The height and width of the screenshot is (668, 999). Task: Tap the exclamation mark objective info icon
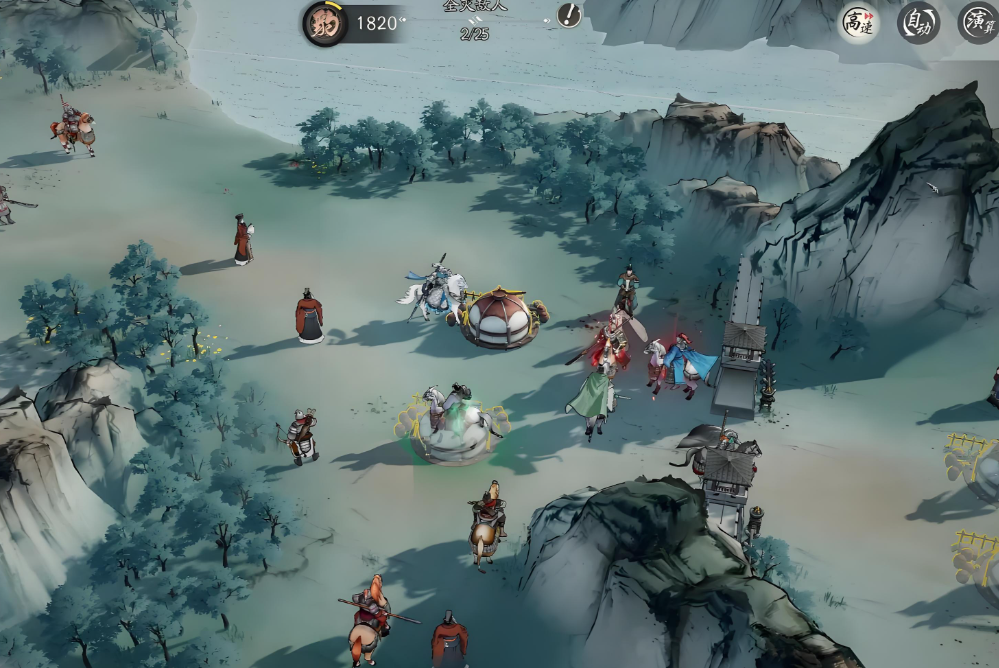[569, 15]
